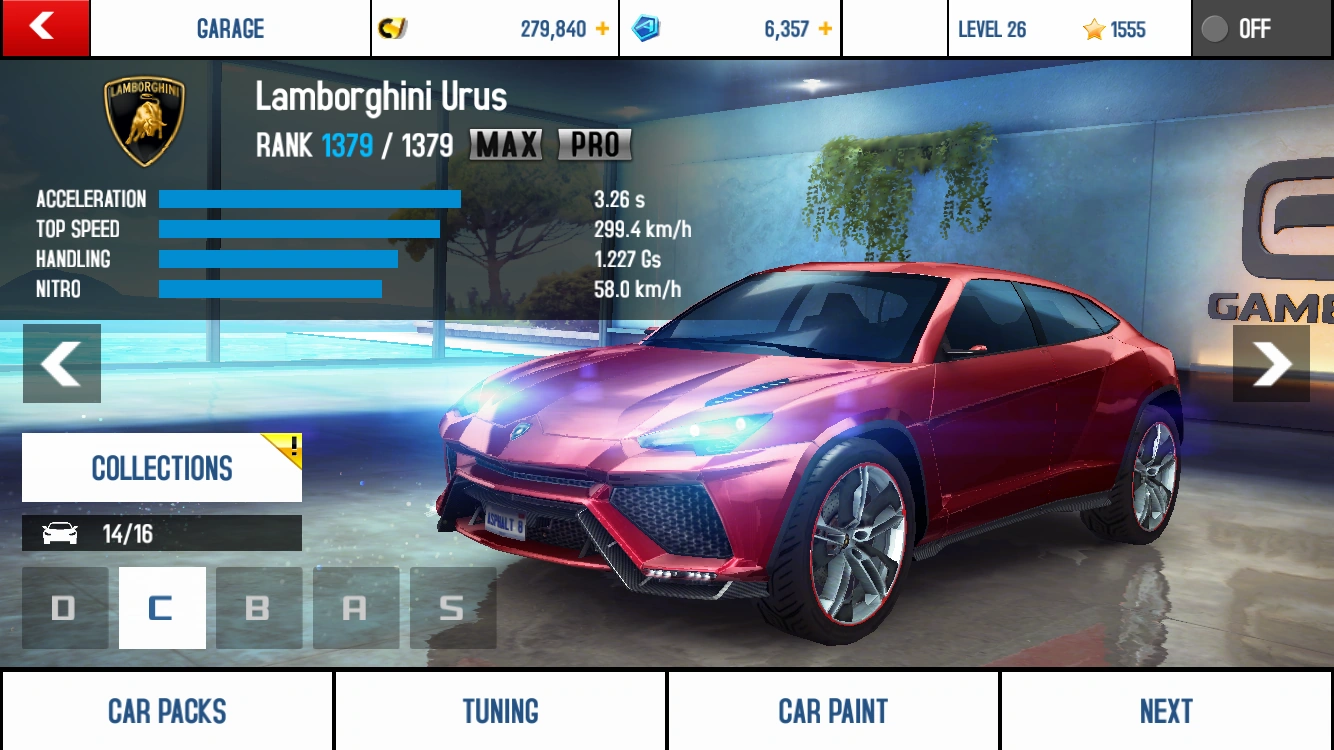Tap the red back arrow

pyautogui.click(x=45, y=28)
